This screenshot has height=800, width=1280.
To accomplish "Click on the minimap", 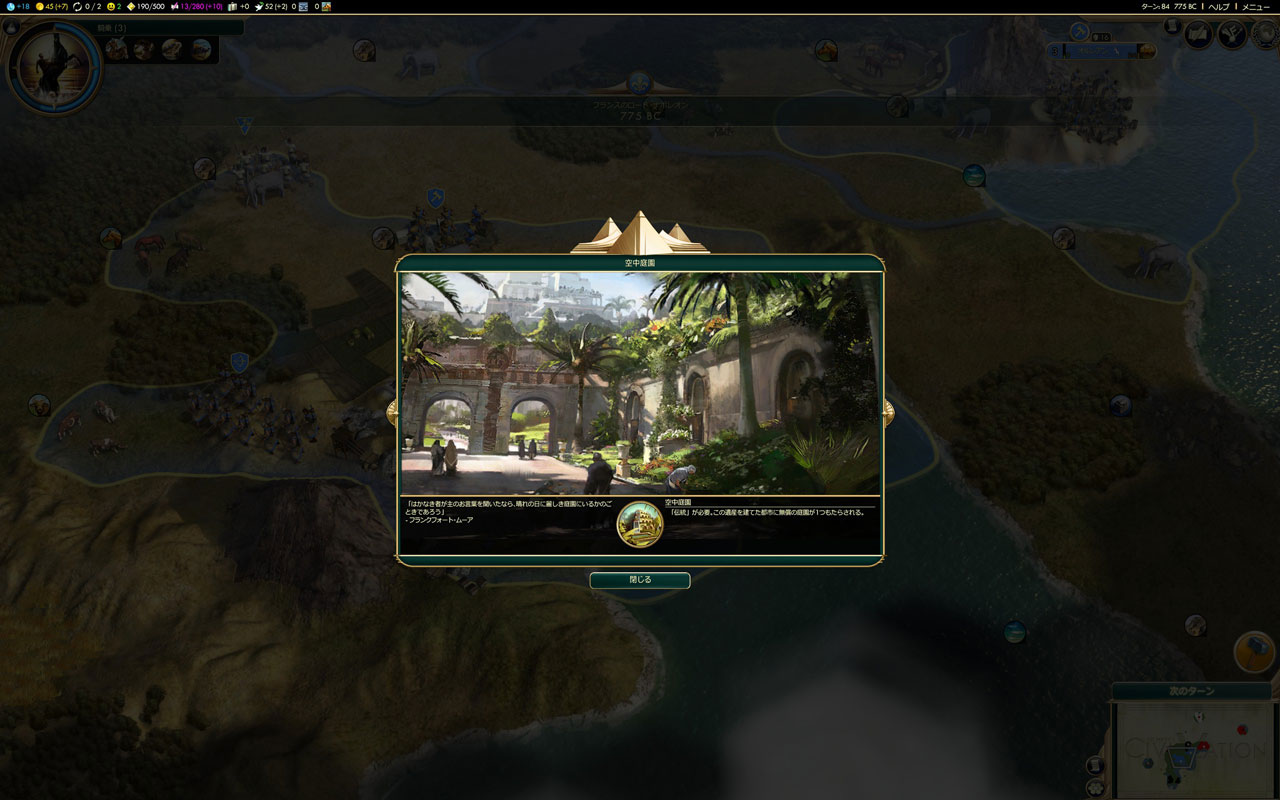I will 1192,749.
